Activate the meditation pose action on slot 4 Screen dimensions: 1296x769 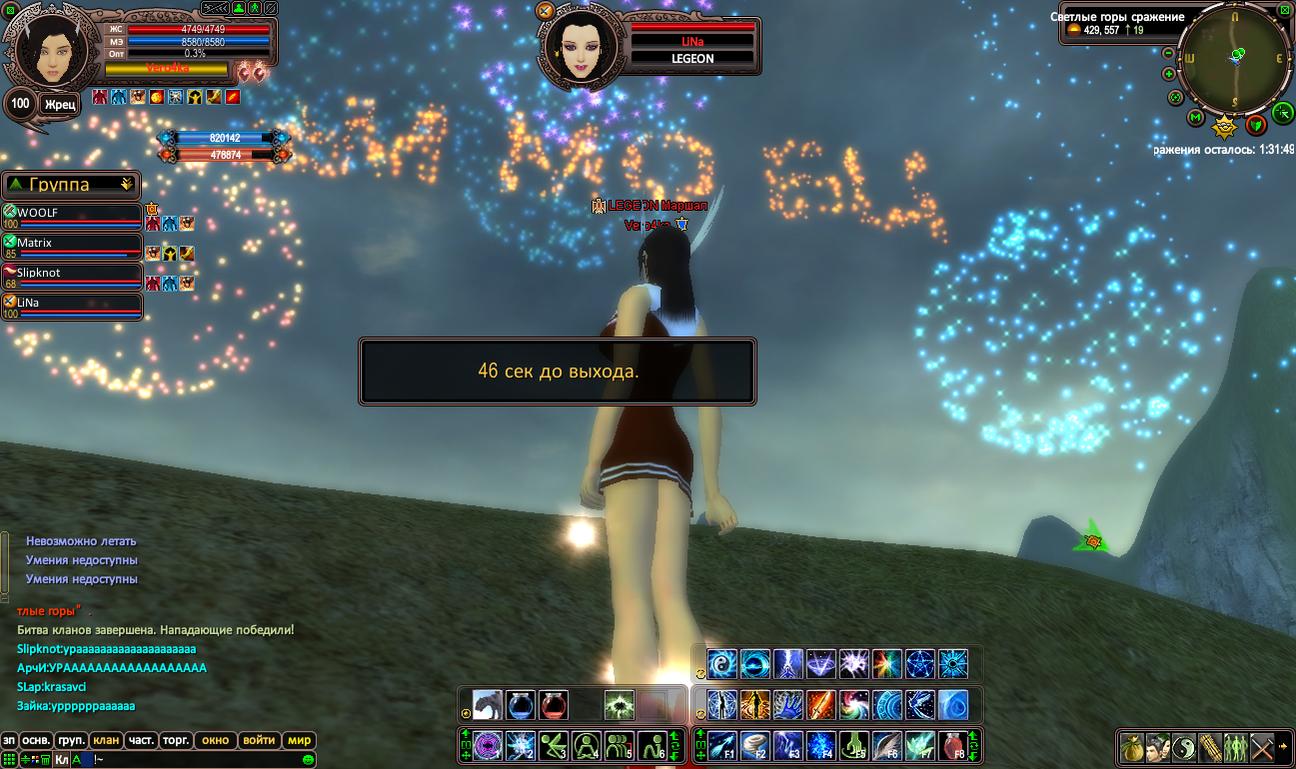[587, 745]
